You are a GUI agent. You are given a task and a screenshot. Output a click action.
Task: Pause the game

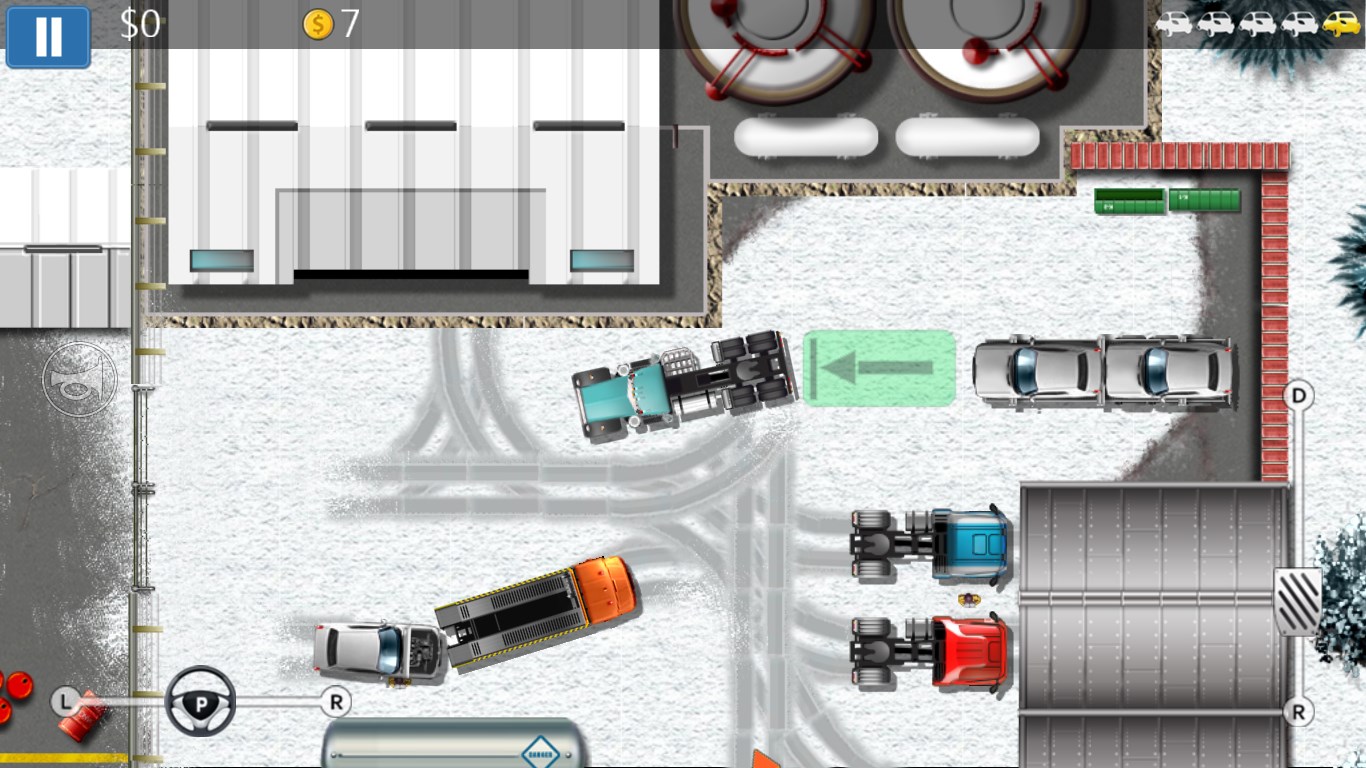48,36
